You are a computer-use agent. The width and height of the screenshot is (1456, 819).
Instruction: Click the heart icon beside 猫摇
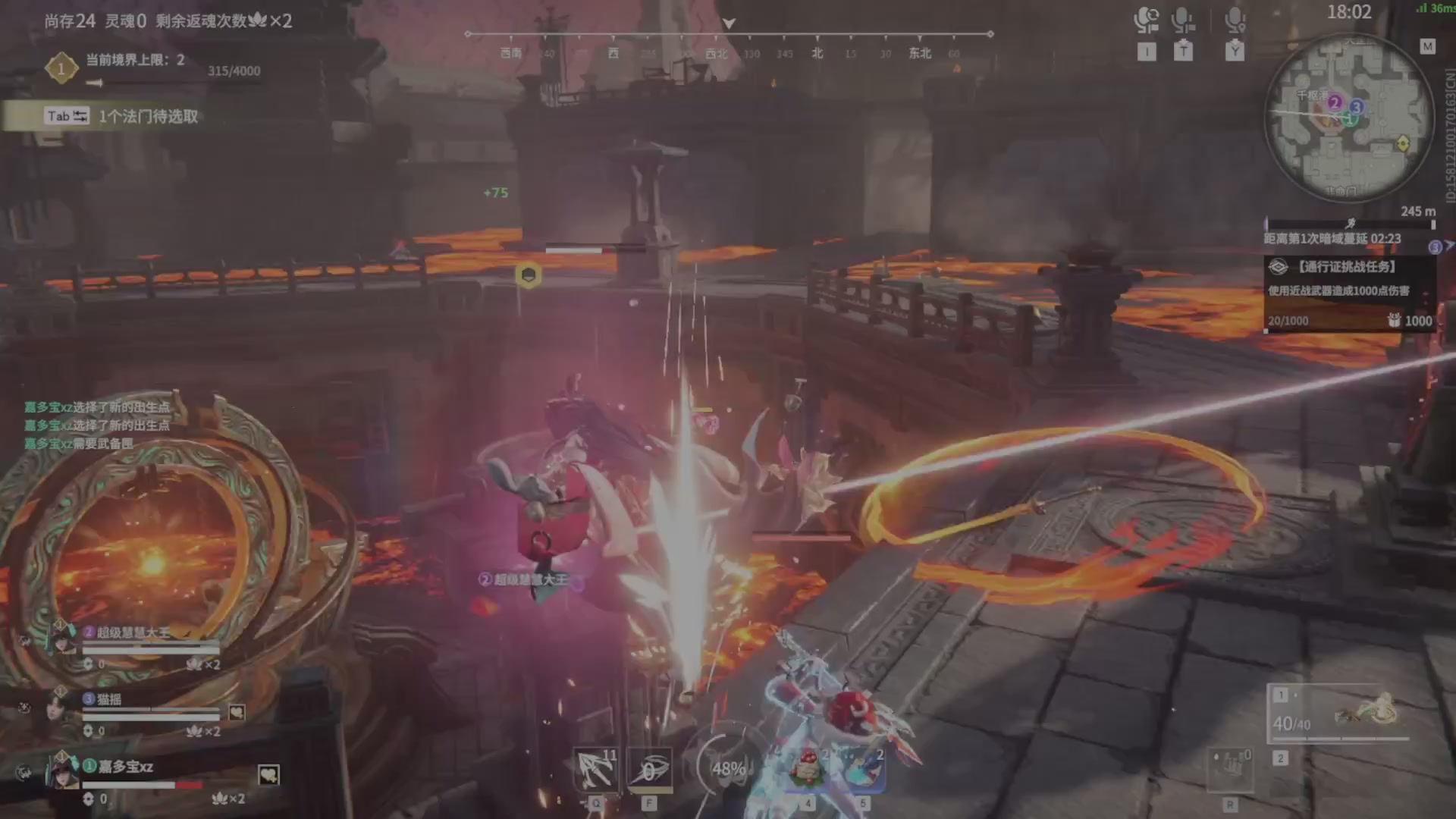237,712
